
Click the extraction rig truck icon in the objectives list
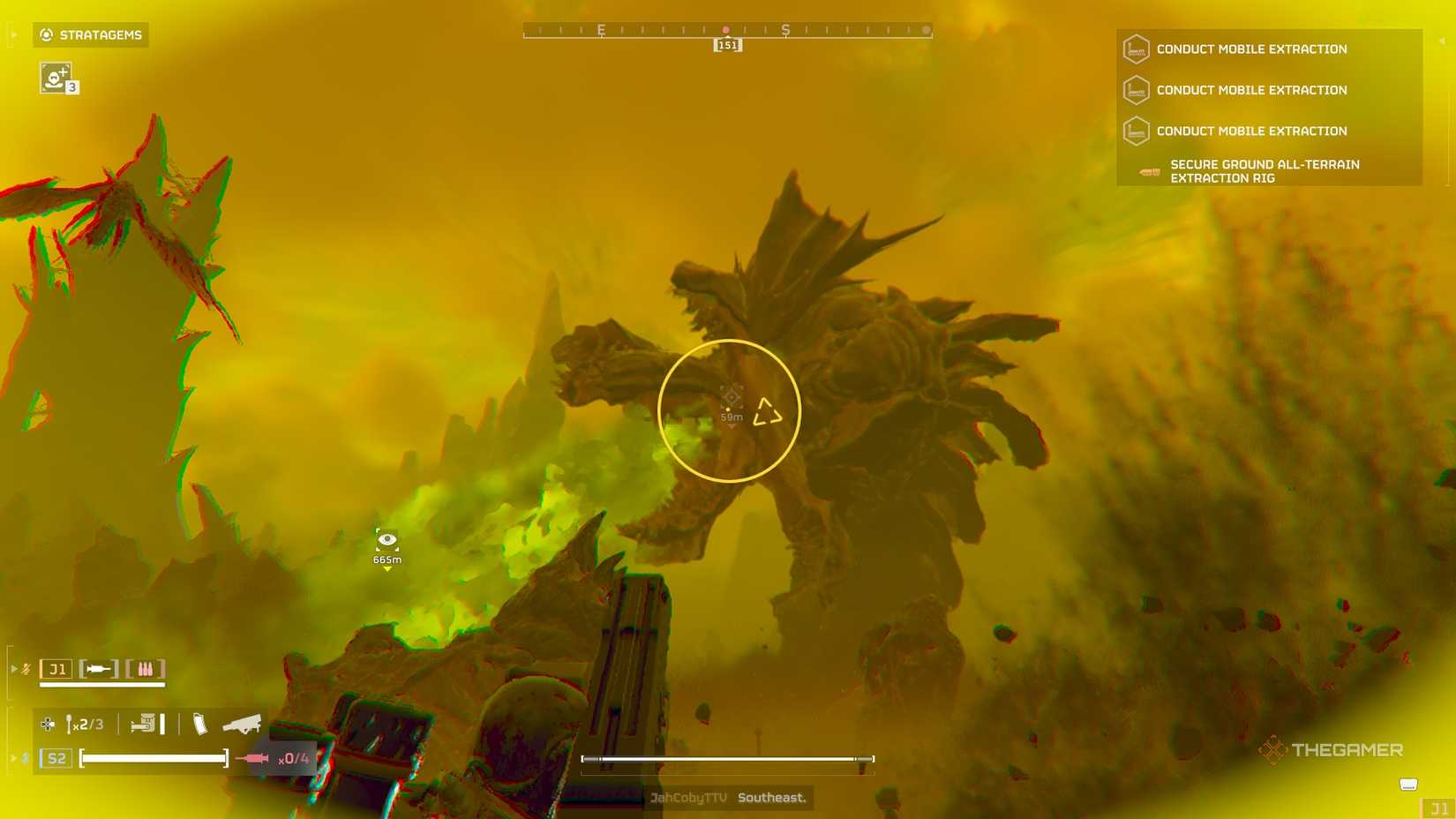(x=1150, y=172)
